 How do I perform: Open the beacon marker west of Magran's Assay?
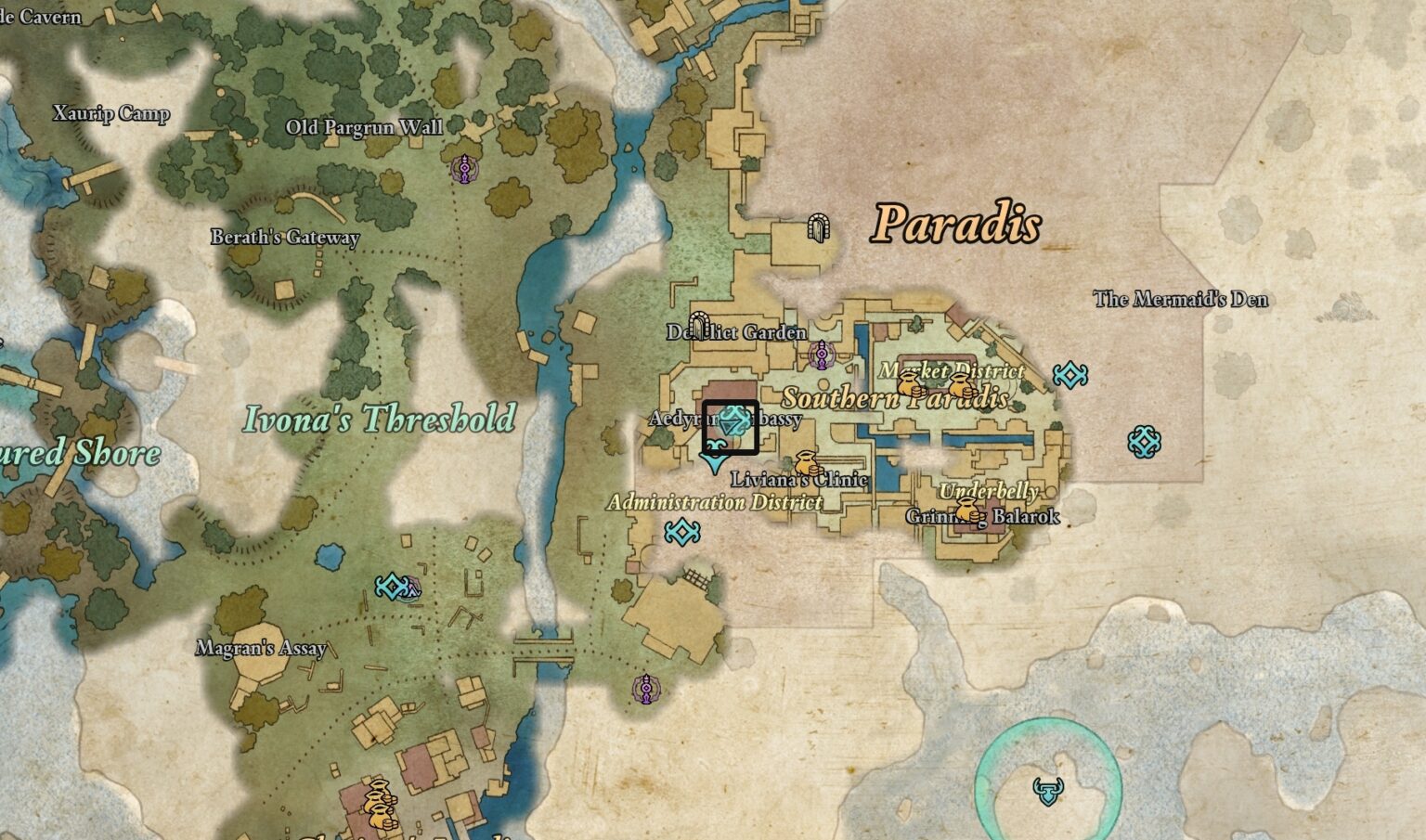(x=394, y=587)
